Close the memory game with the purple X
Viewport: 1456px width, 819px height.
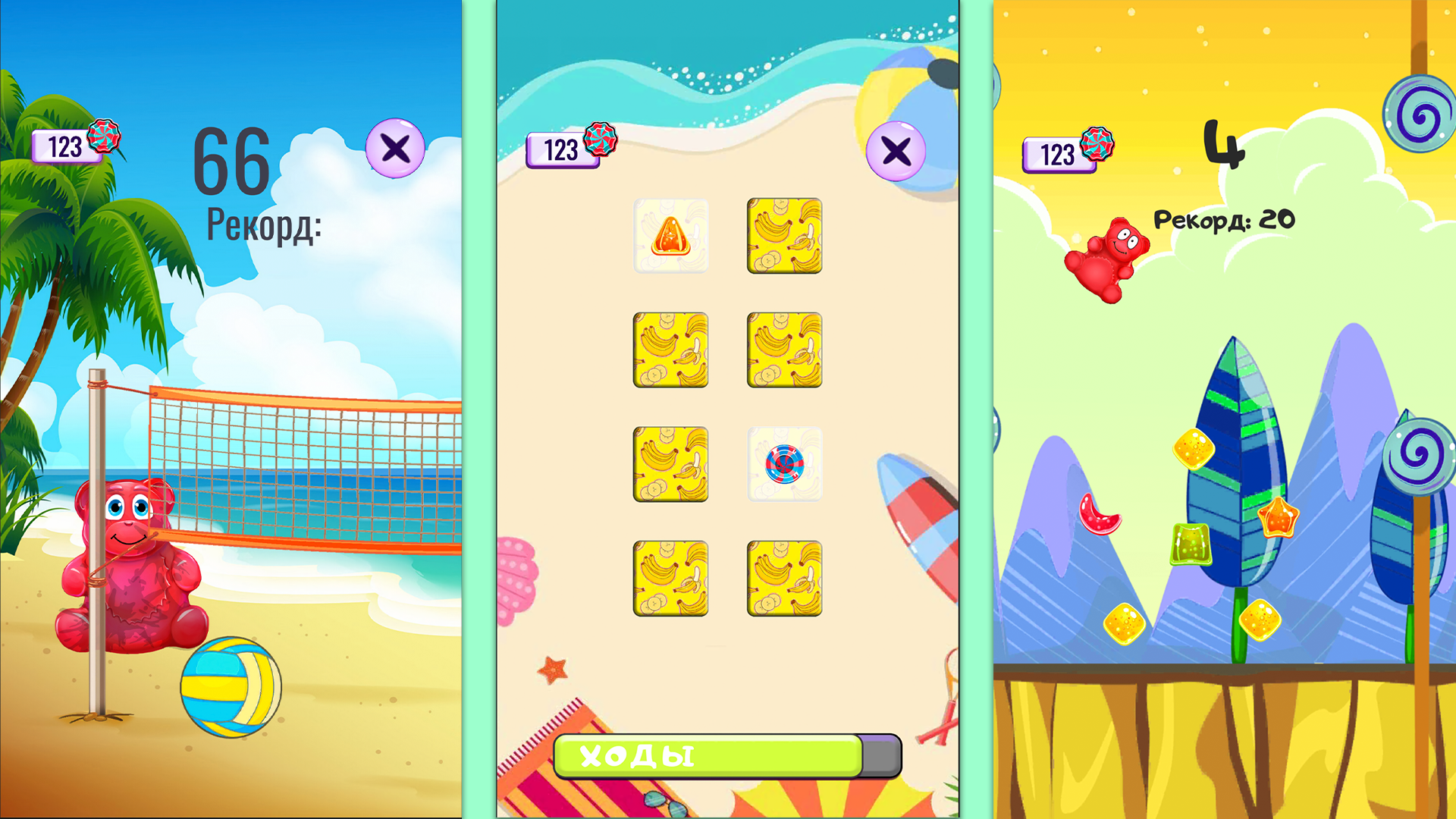click(x=895, y=150)
